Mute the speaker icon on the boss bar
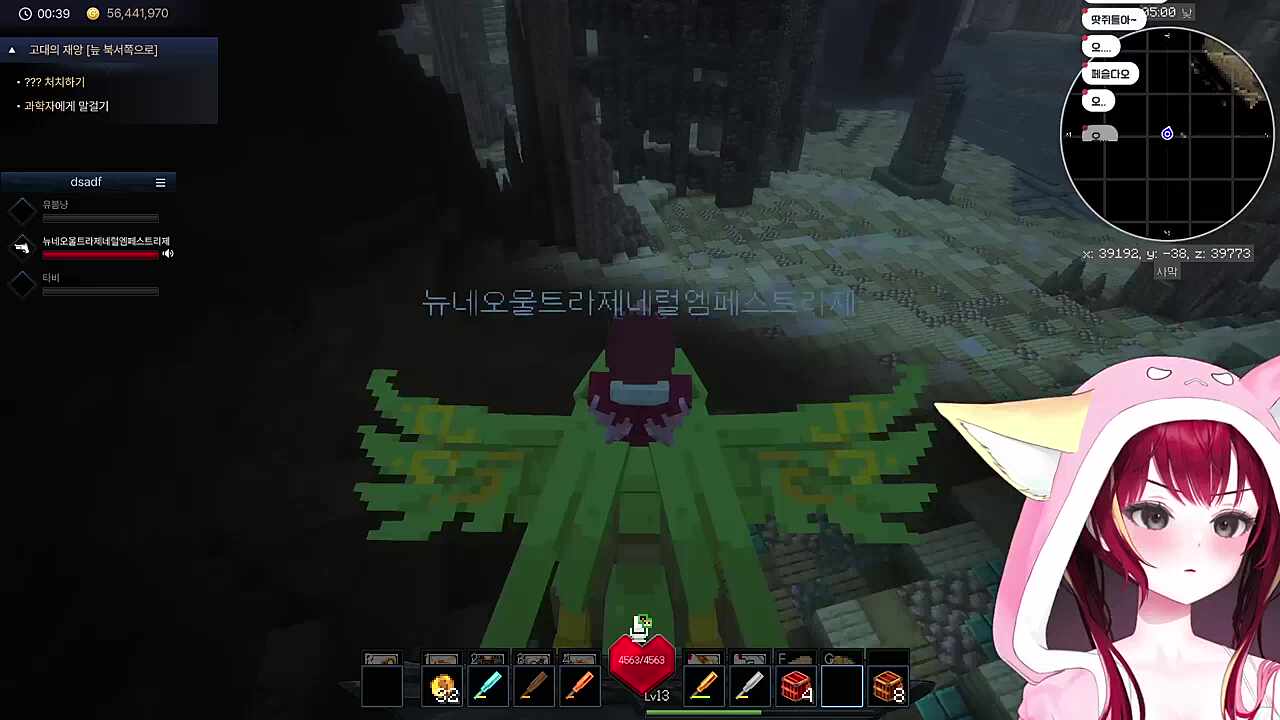The image size is (1280, 720). tap(167, 253)
